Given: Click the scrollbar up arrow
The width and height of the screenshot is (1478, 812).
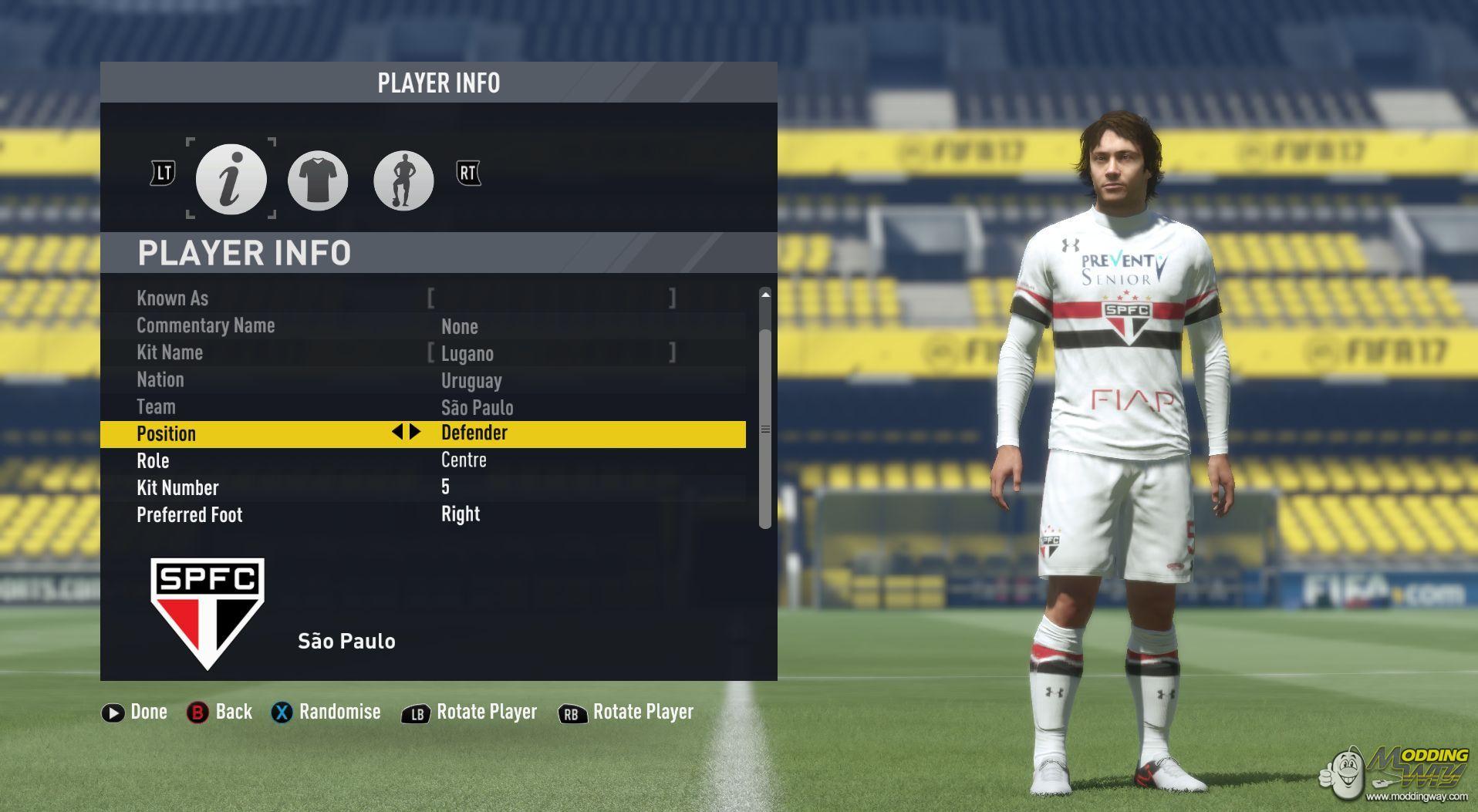Looking at the screenshot, I should click(765, 295).
